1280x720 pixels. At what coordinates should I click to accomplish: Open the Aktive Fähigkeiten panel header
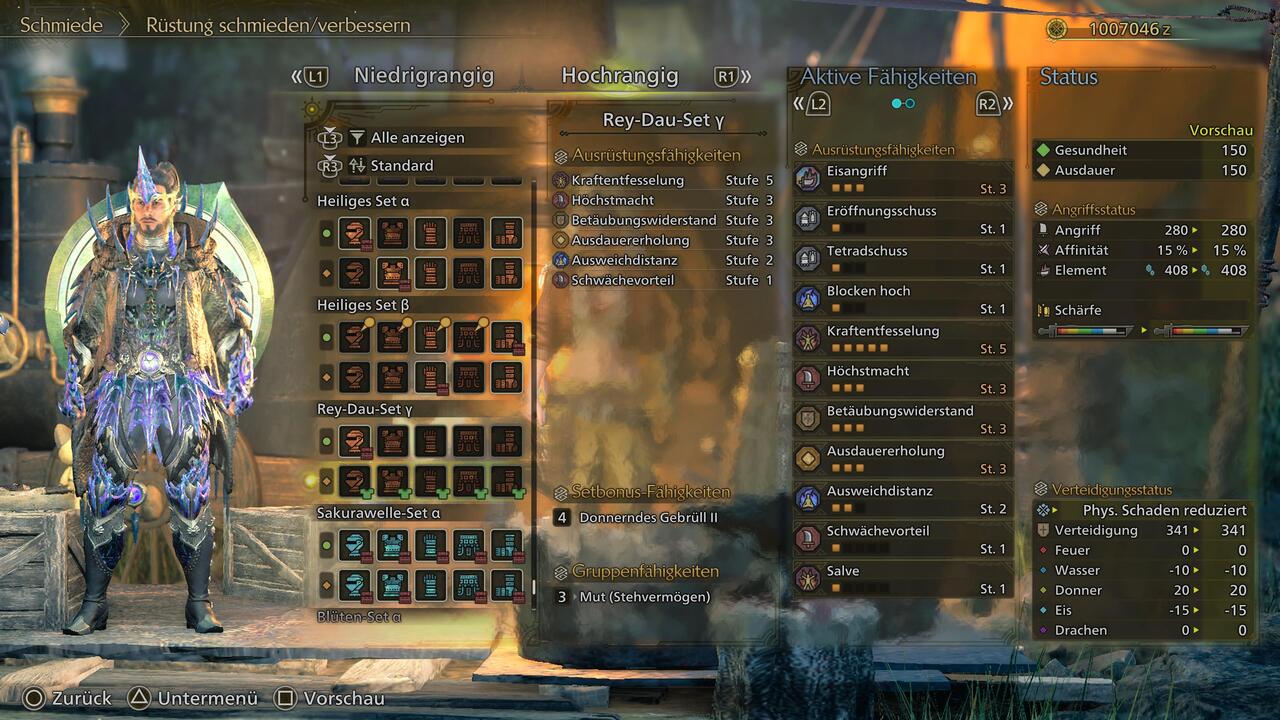888,77
